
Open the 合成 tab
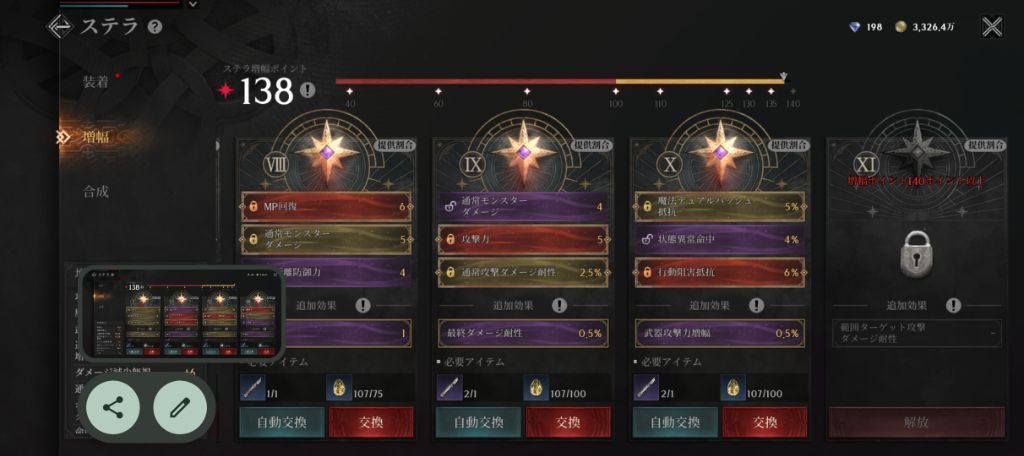click(96, 190)
